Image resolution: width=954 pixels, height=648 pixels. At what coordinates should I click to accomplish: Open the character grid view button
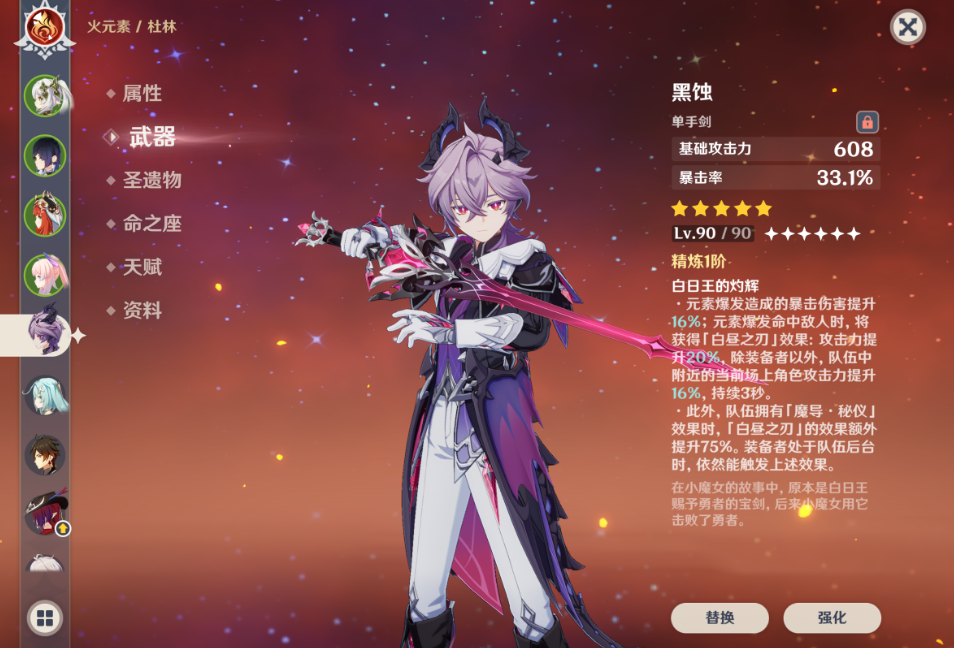tap(45, 618)
